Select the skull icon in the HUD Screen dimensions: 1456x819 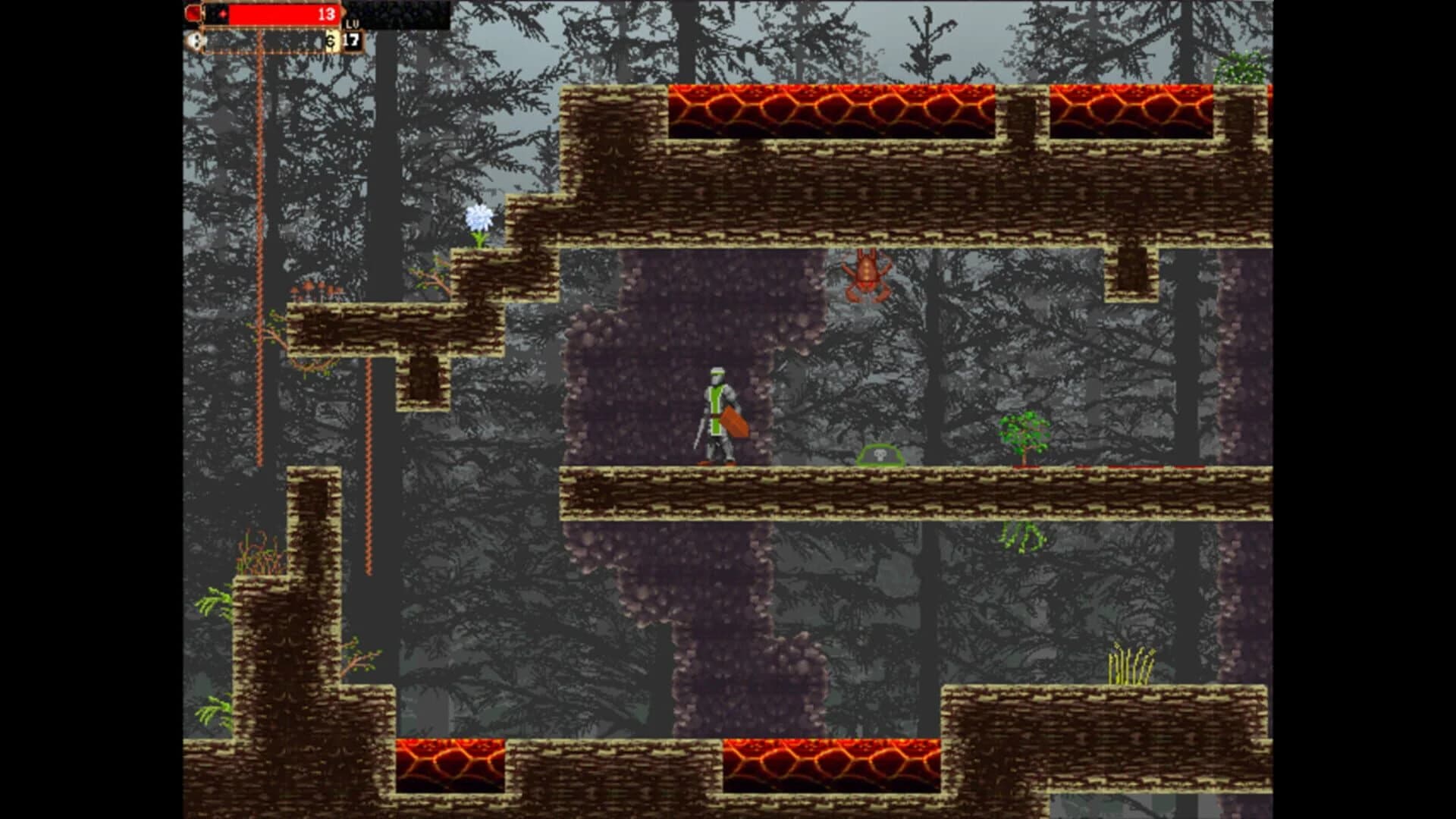(x=196, y=42)
